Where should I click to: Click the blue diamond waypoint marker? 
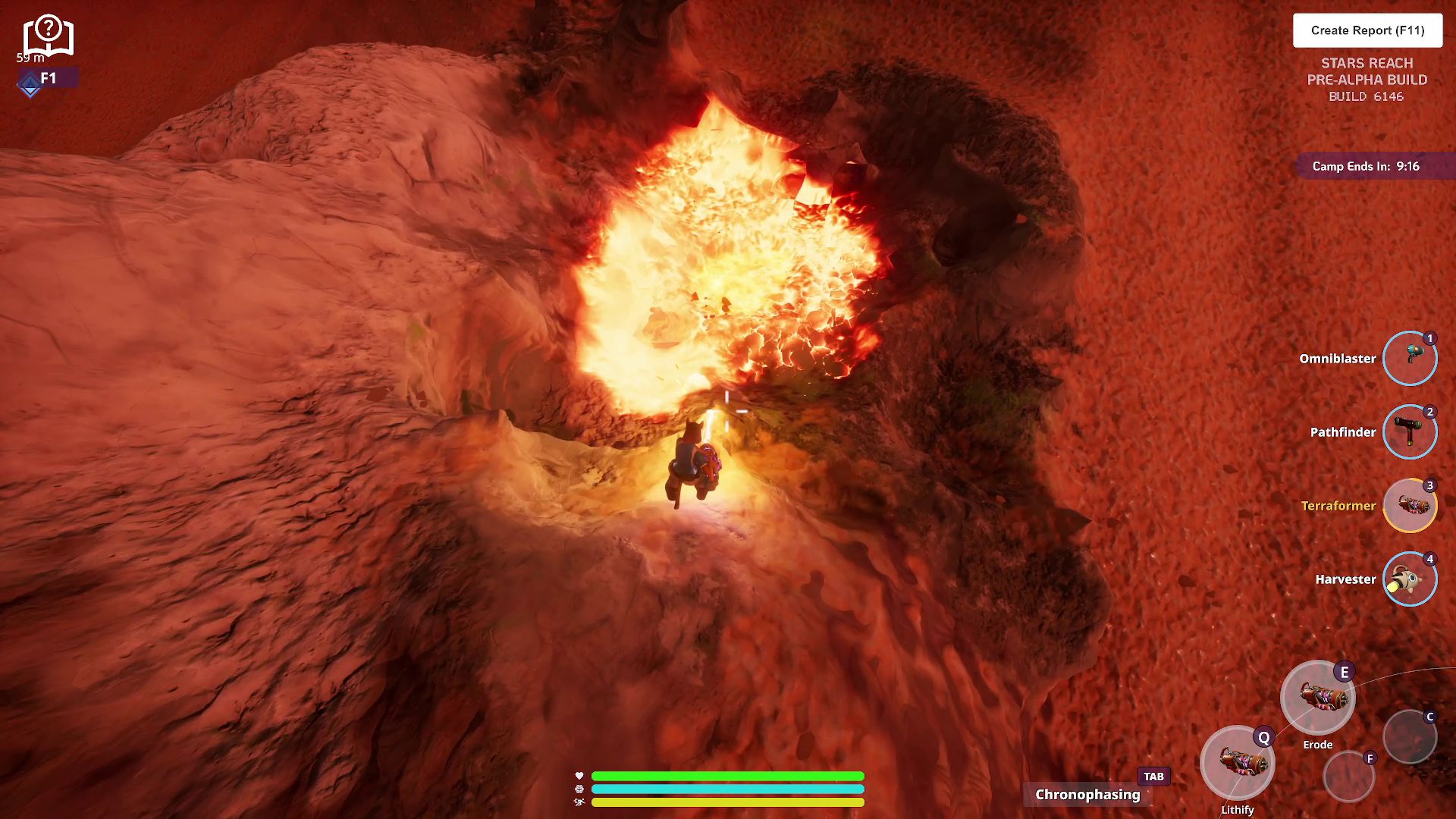[x=30, y=84]
